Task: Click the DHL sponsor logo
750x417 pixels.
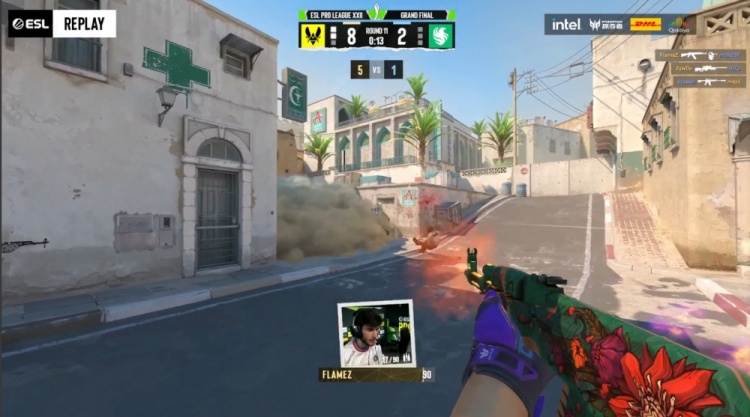Action: 646,24
